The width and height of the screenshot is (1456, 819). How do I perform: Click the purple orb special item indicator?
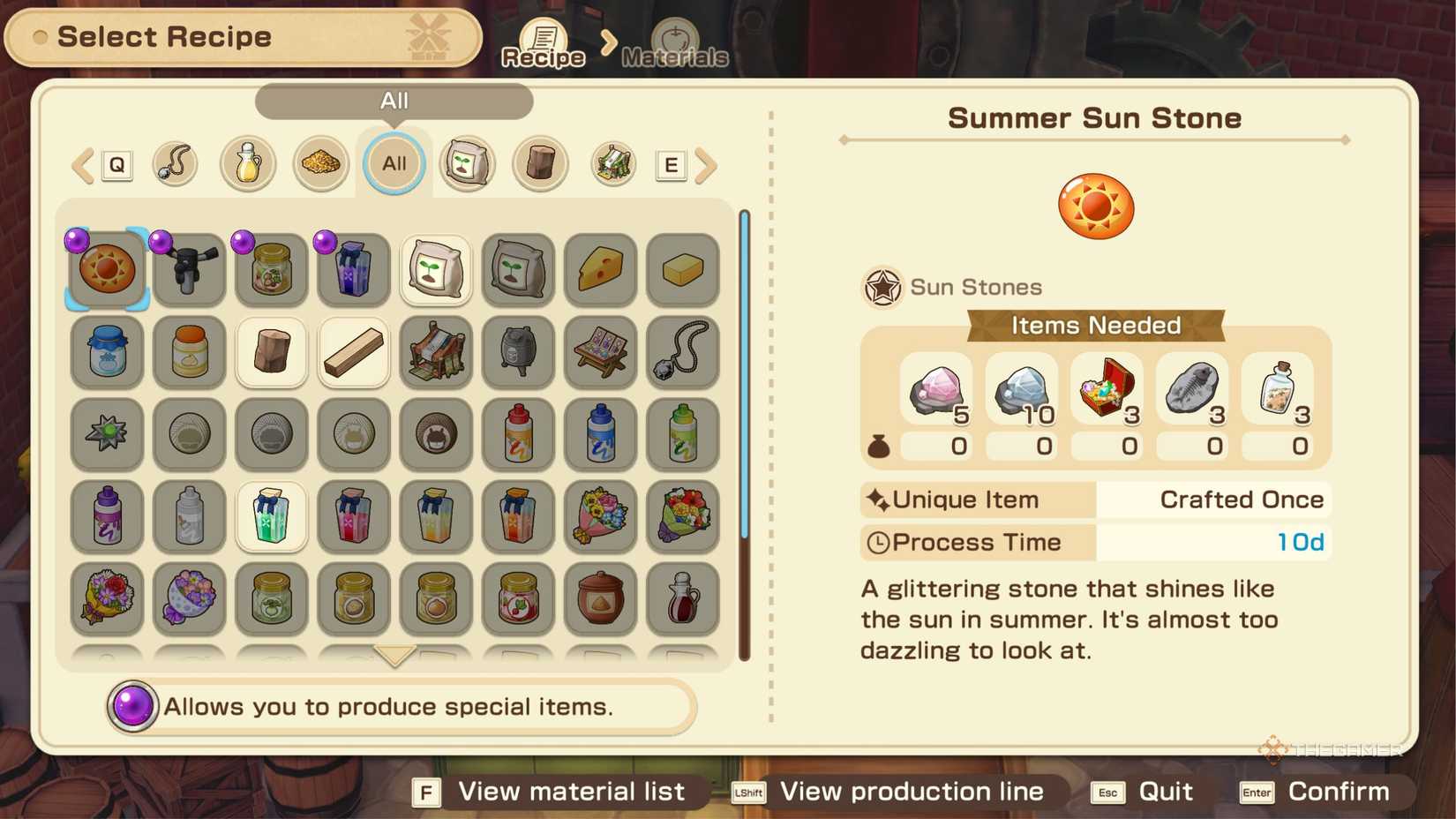pyautogui.click(x=132, y=706)
